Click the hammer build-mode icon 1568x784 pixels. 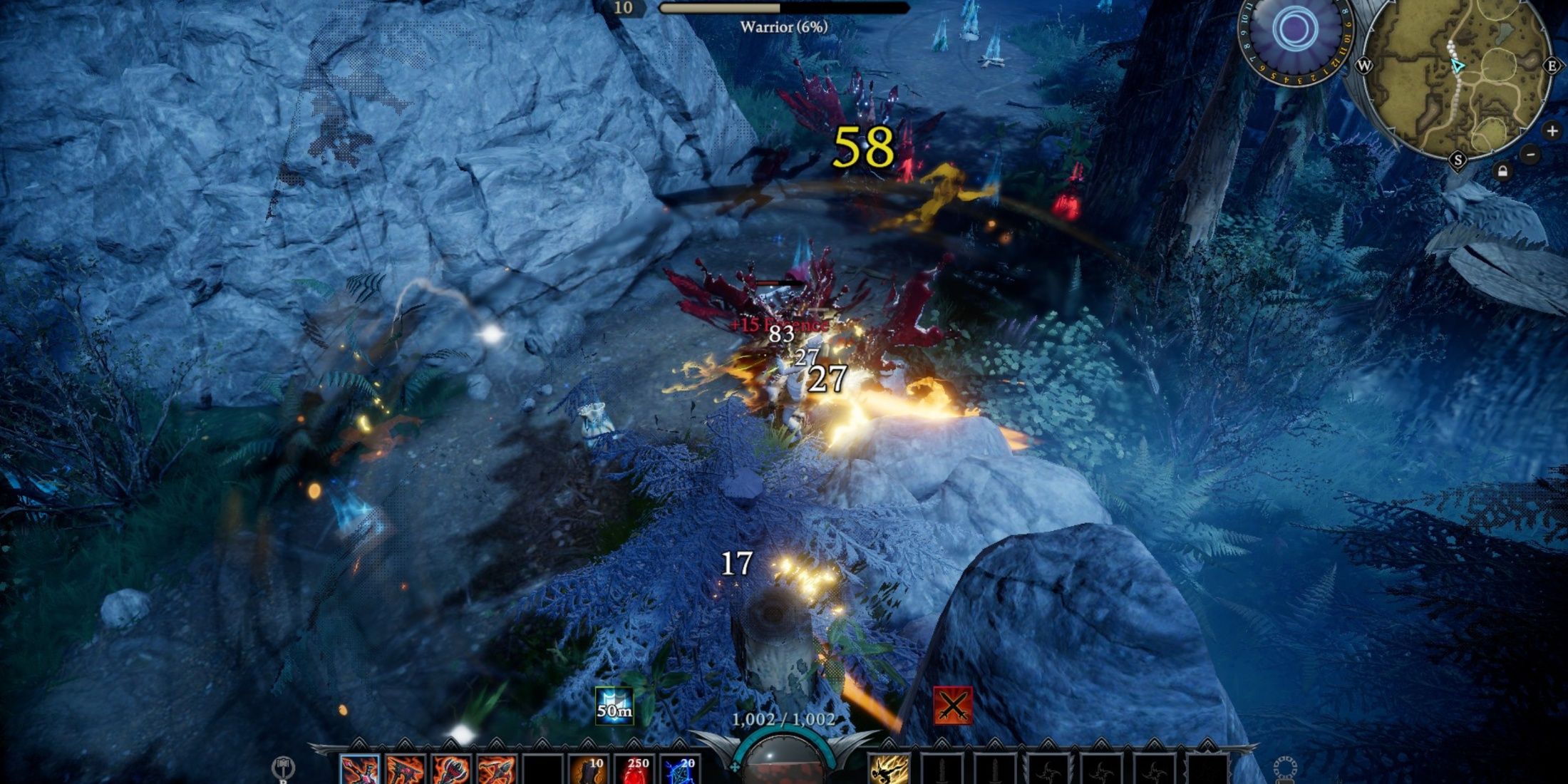coord(283,768)
